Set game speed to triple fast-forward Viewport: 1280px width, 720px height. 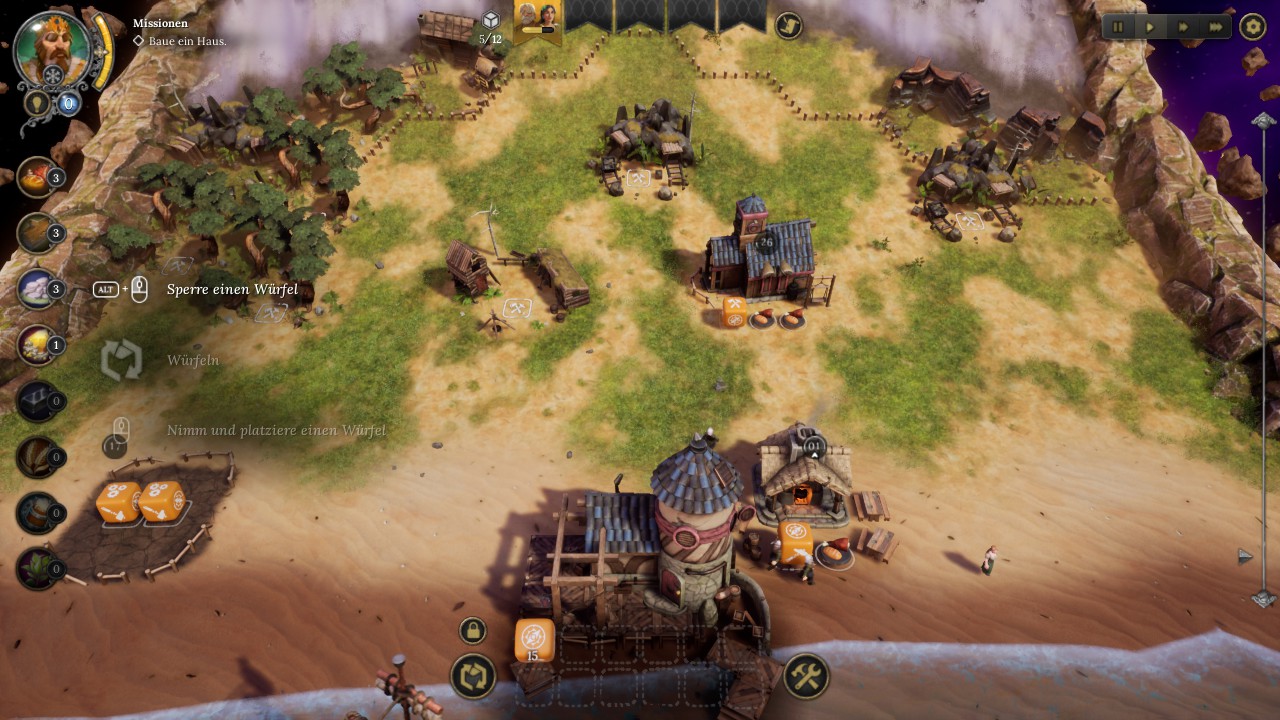pos(1216,27)
